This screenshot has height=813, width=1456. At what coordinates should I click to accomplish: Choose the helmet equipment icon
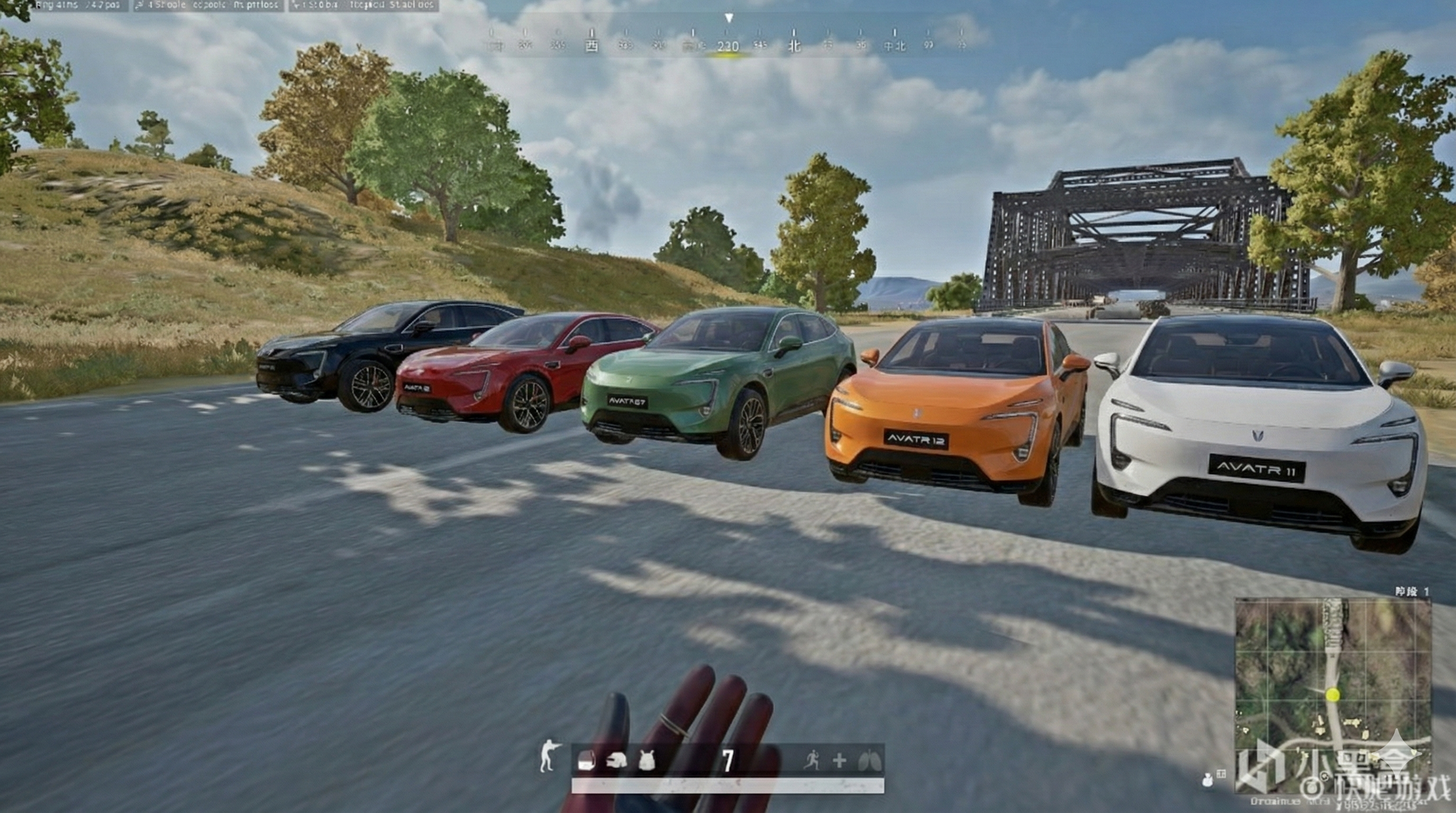[616, 761]
